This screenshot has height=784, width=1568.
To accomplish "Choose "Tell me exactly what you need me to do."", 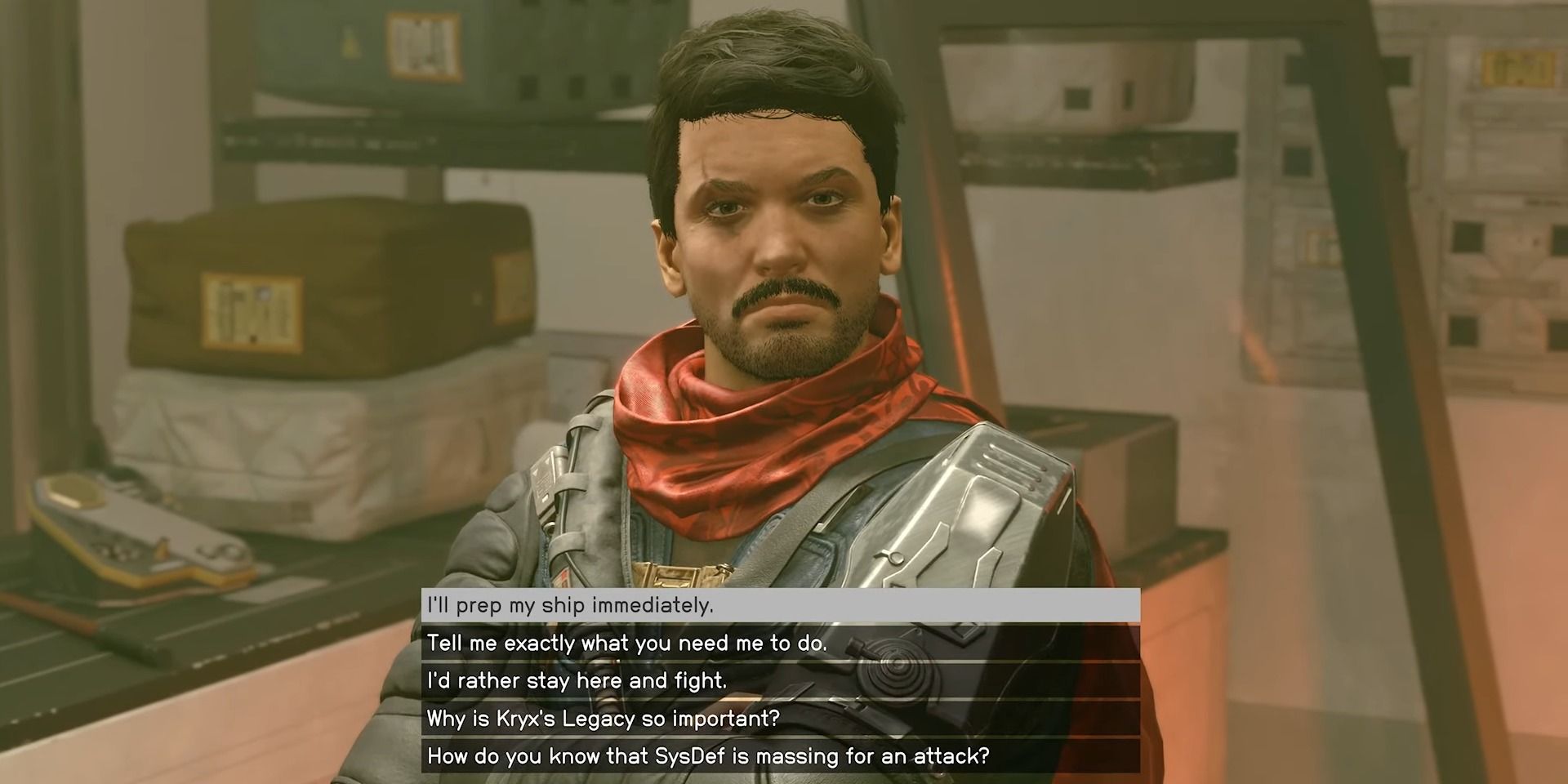I will coord(776,644).
